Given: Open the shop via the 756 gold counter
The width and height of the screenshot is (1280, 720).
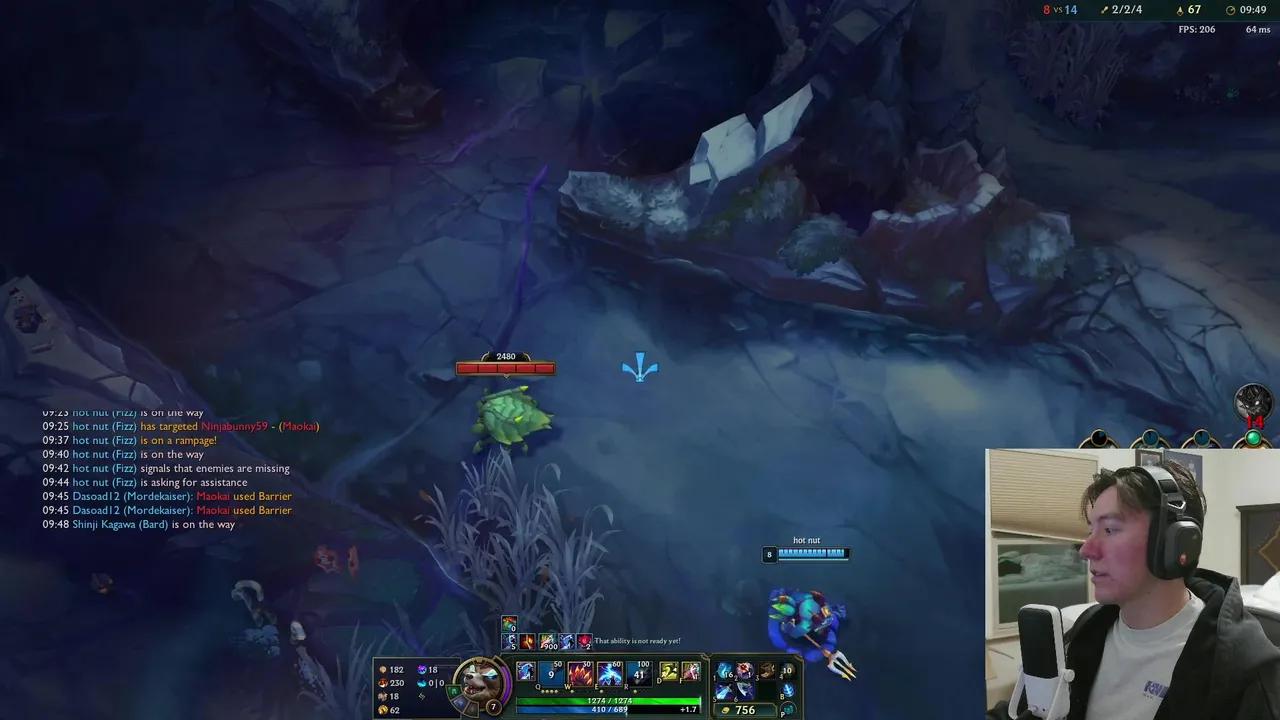Looking at the screenshot, I should tap(745, 710).
